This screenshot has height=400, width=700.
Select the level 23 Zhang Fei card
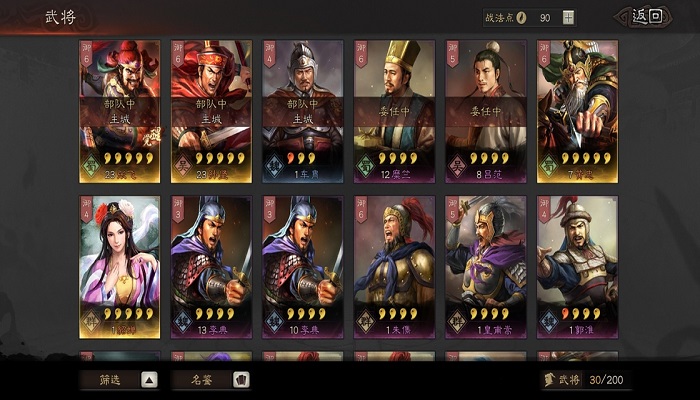point(119,110)
